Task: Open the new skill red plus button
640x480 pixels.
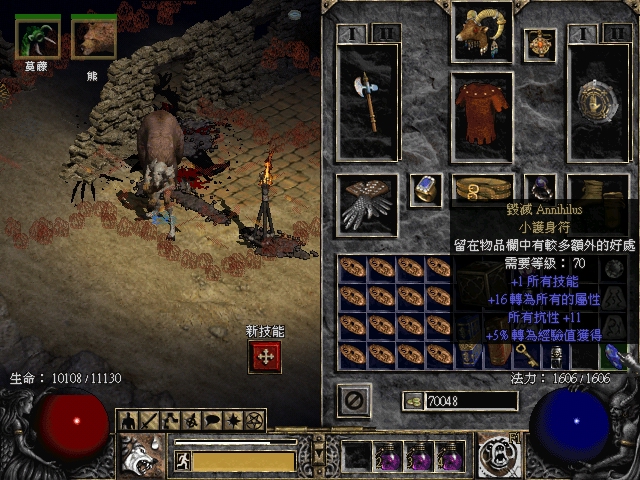Action: point(266,357)
